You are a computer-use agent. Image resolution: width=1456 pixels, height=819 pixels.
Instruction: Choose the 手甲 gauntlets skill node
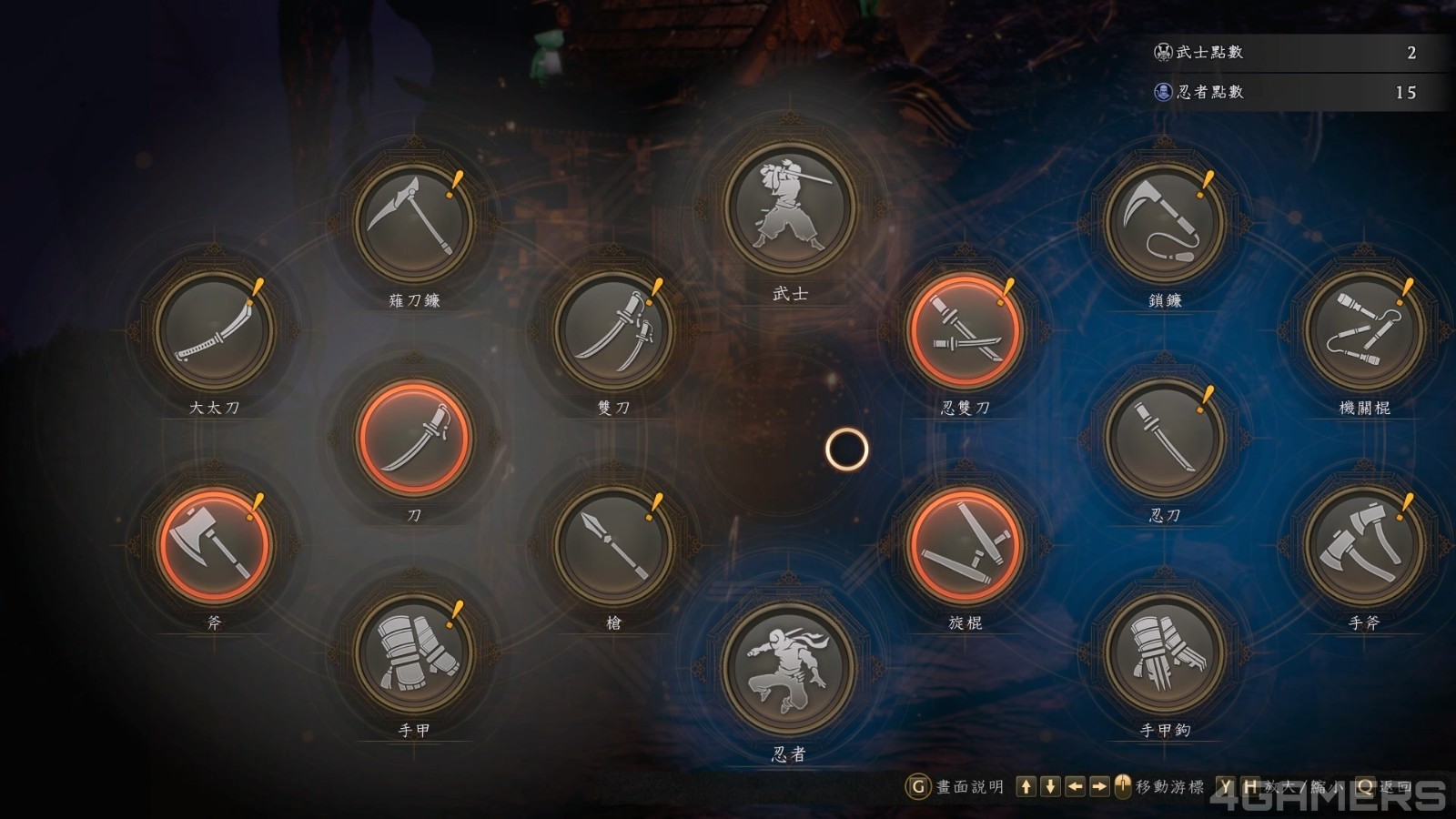pos(414,652)
